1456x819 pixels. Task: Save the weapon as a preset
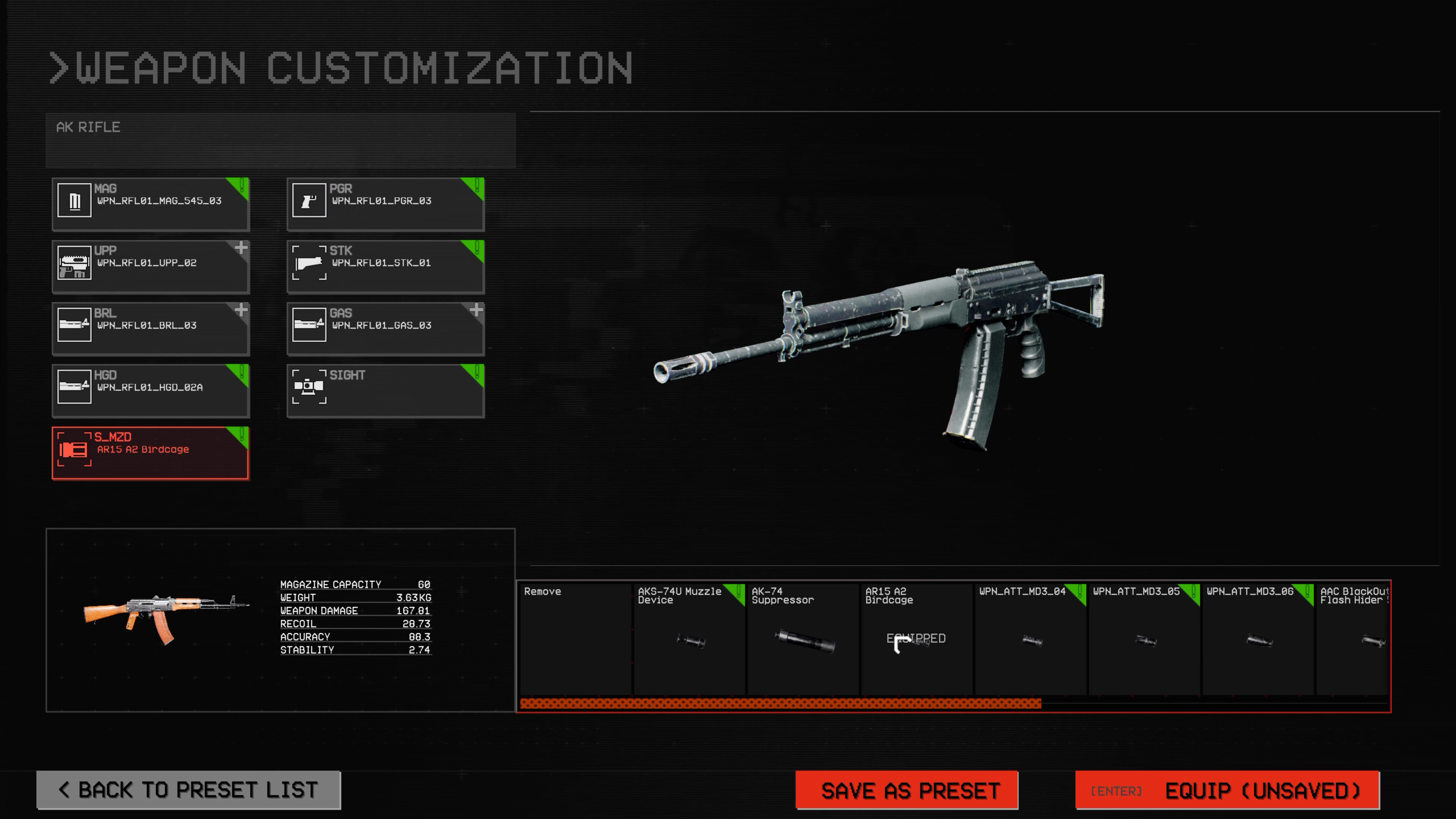pos(907,789)
